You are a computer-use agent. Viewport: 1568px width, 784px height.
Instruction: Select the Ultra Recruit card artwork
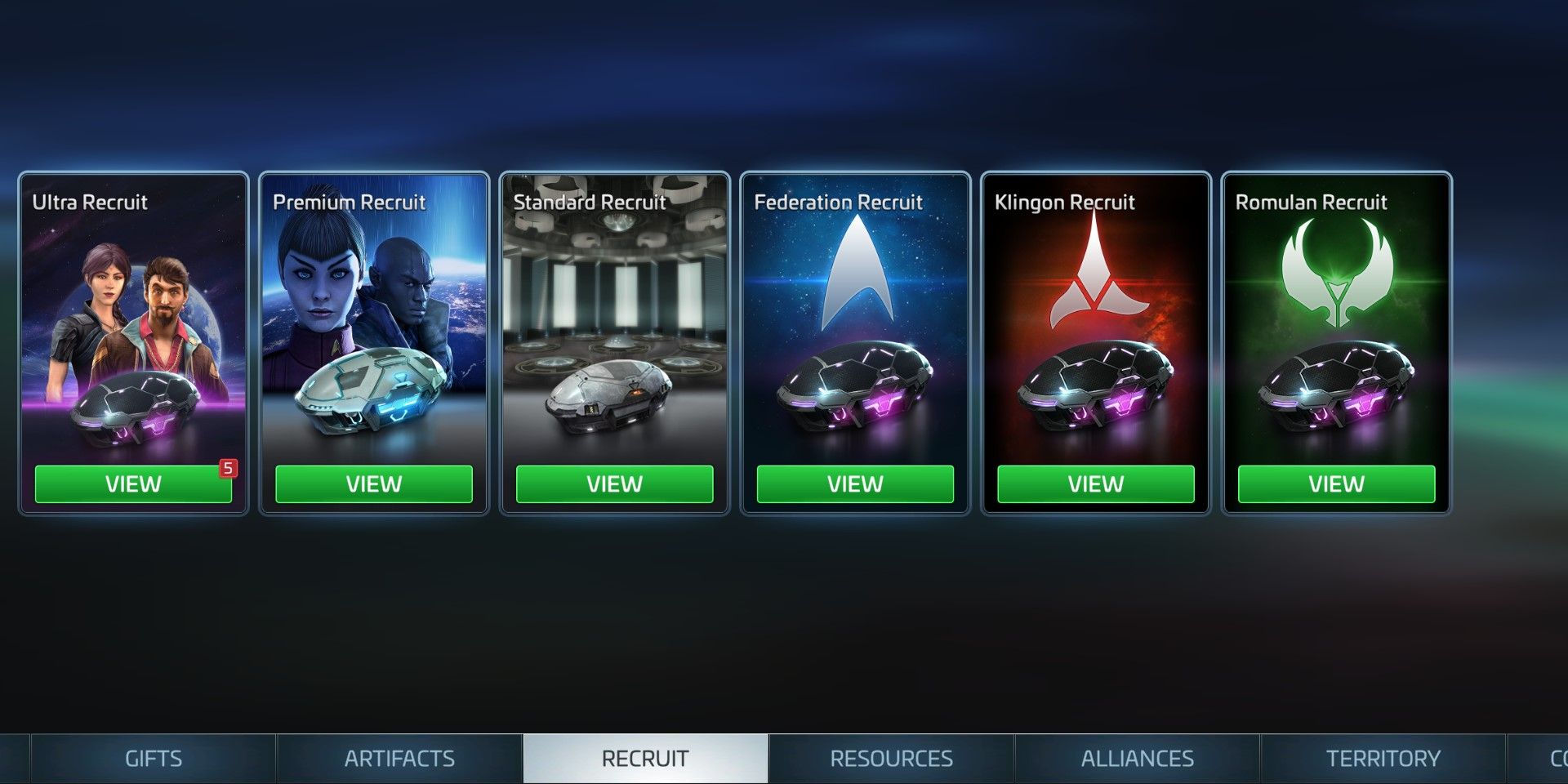pyautogui.click(x=133, y=327)
